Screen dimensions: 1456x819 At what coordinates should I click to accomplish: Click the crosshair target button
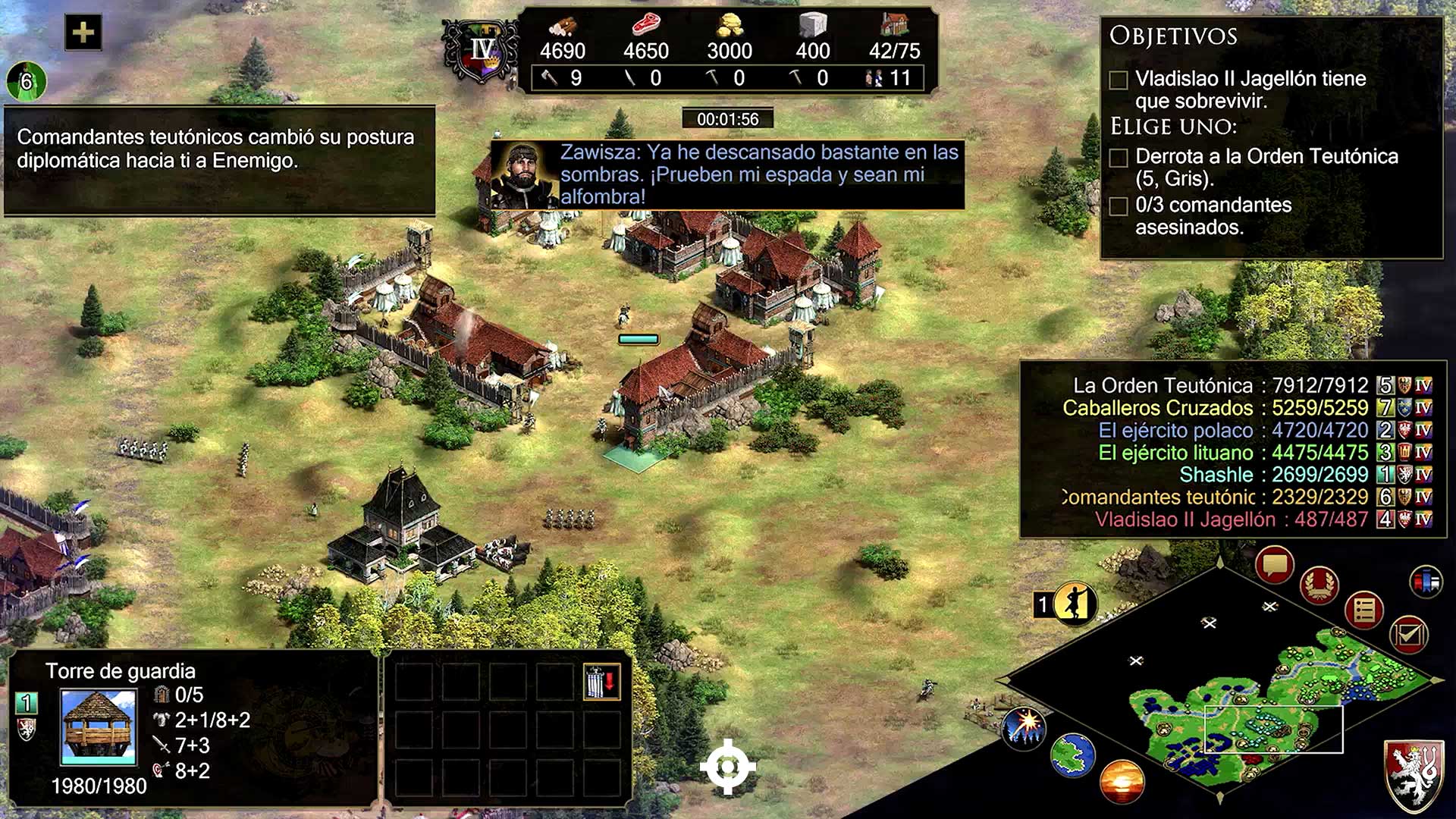pos(727,767)
